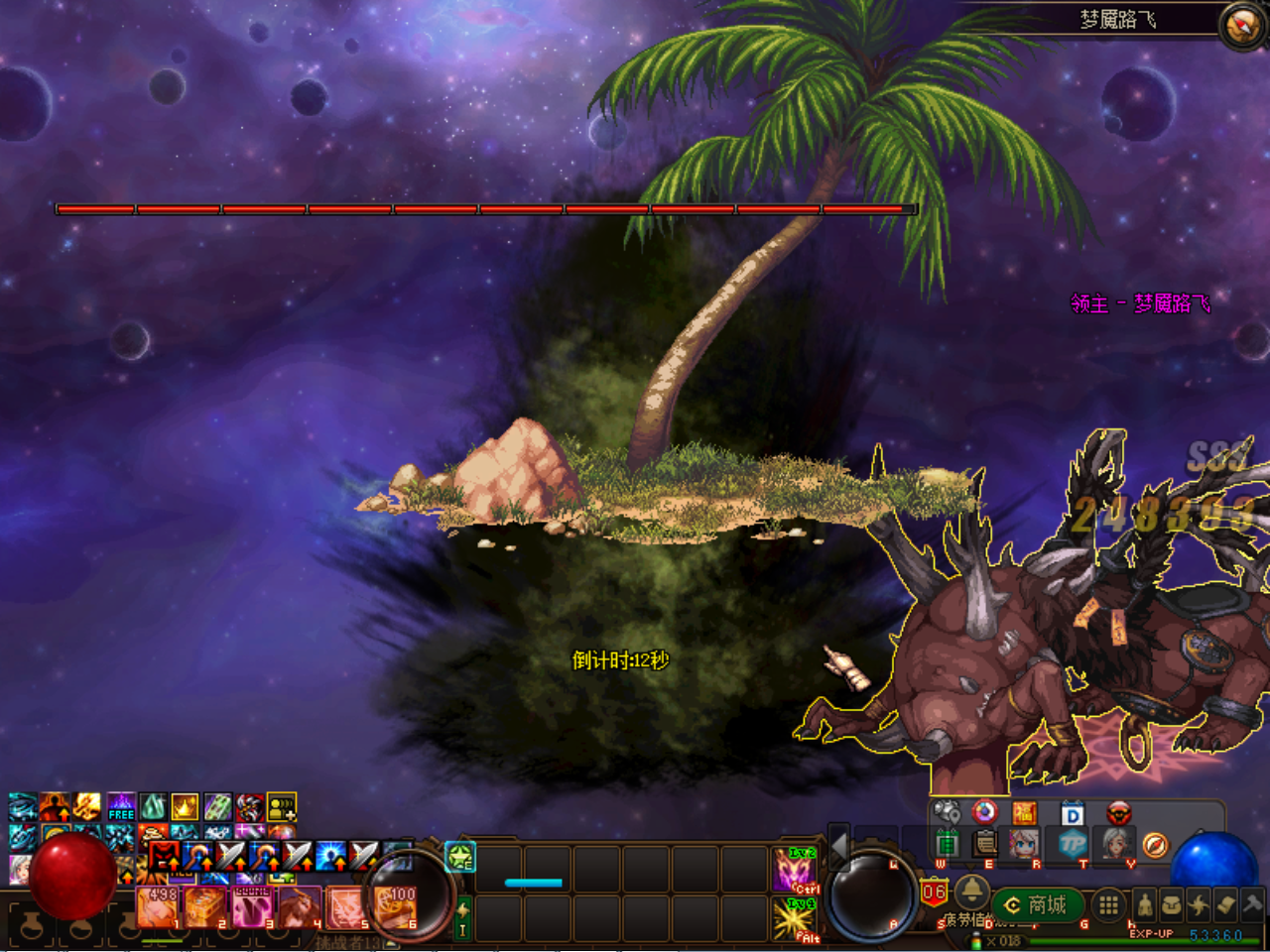Screen dimensions: 1270x952
Task: Open the clipboard notes icon
Action: (985, 844)
